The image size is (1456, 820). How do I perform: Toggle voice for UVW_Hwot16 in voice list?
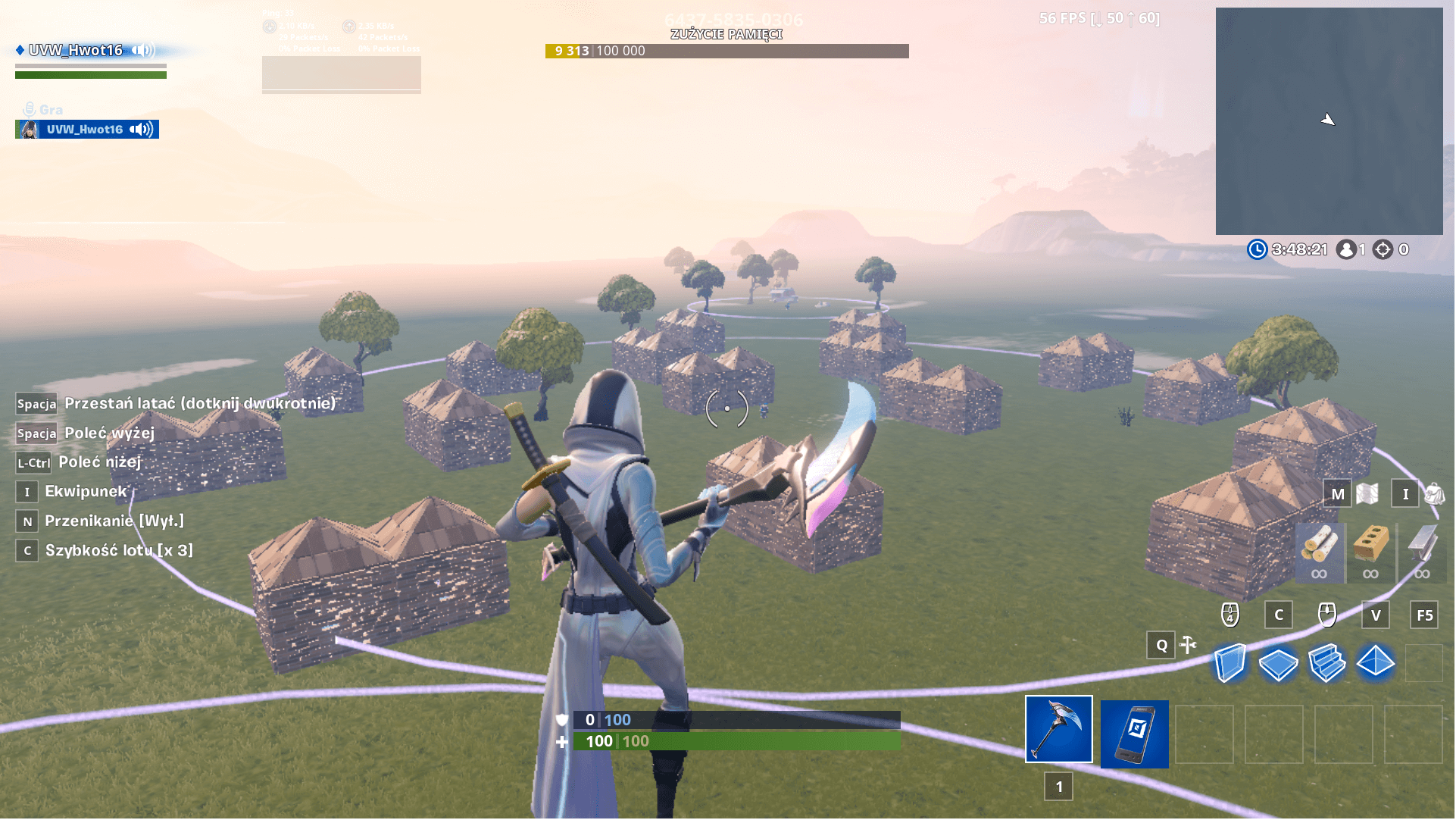point(141,130)
